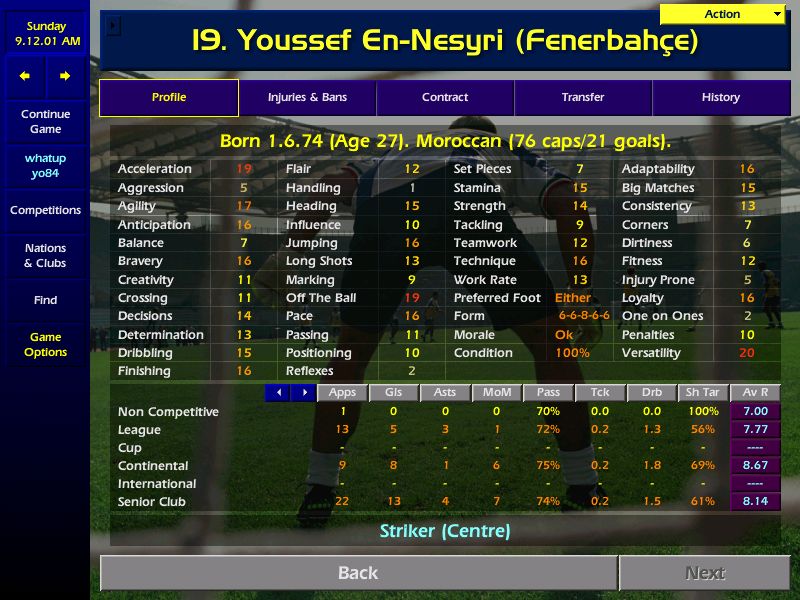Show the Transfer tab
The width and height of the screenshot is (800, 600).
tap(583, 98)
